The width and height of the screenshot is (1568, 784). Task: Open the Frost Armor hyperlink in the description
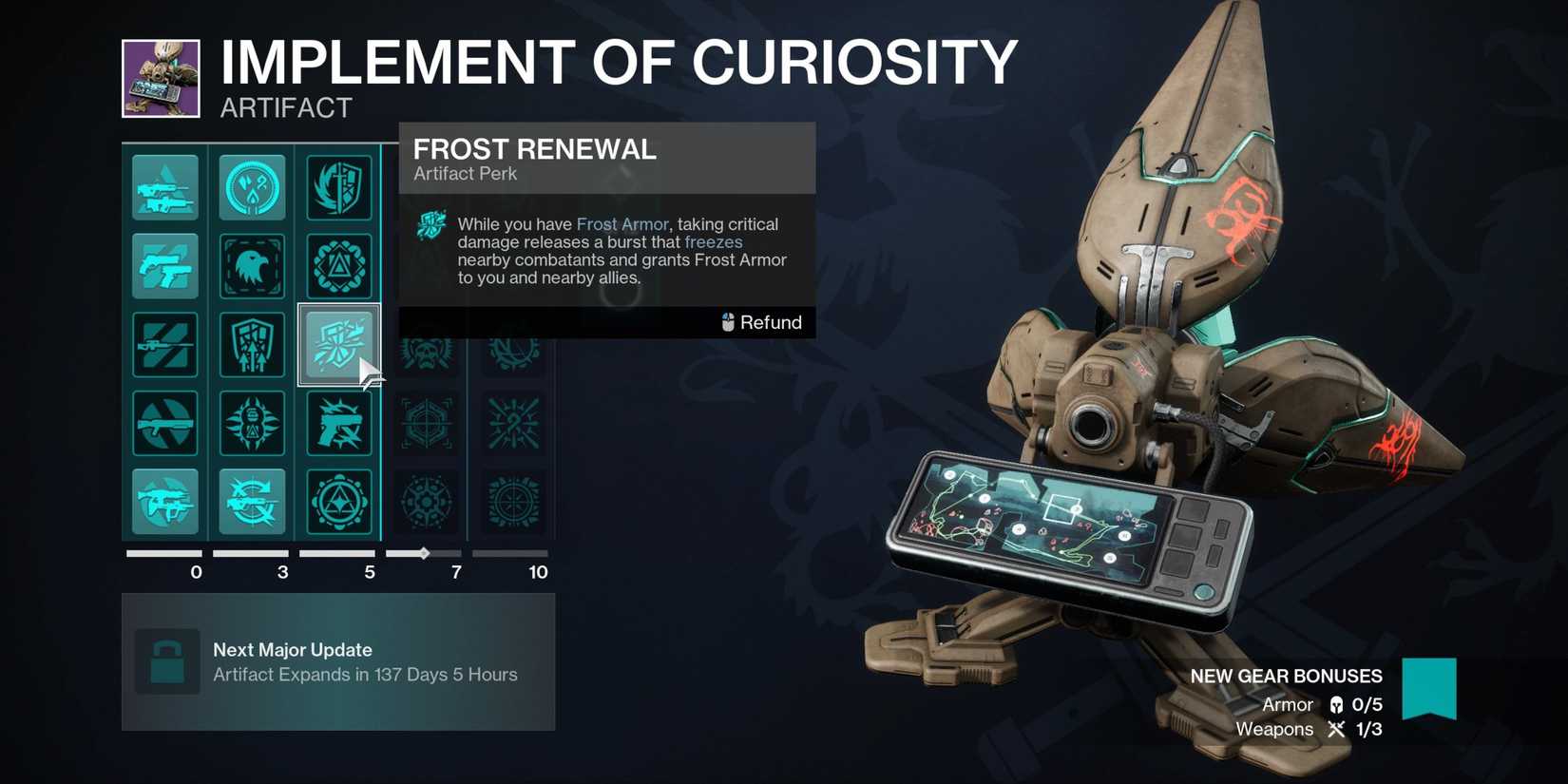(x=621, y=224)
